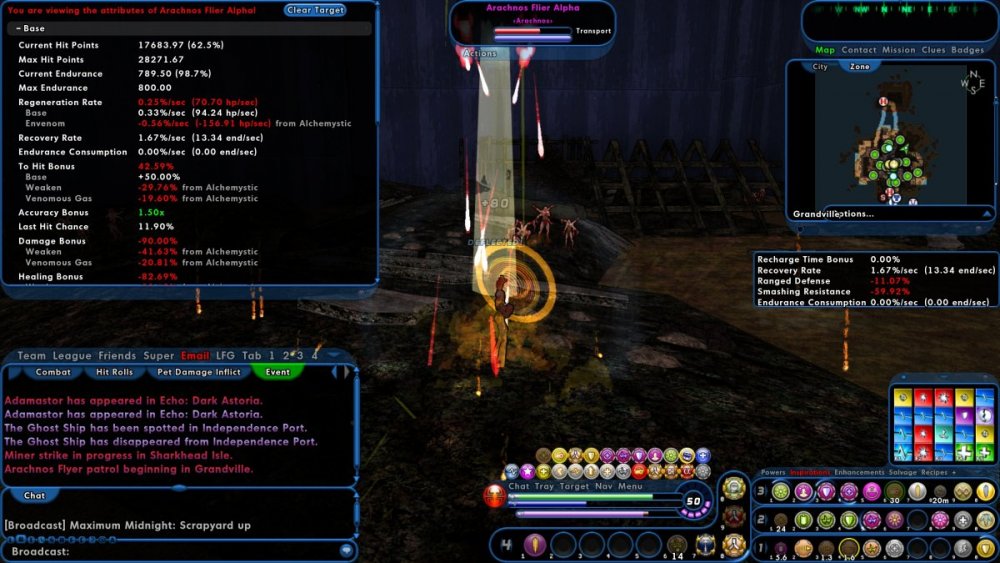Open the Inspirations tray

click(810, 472)
